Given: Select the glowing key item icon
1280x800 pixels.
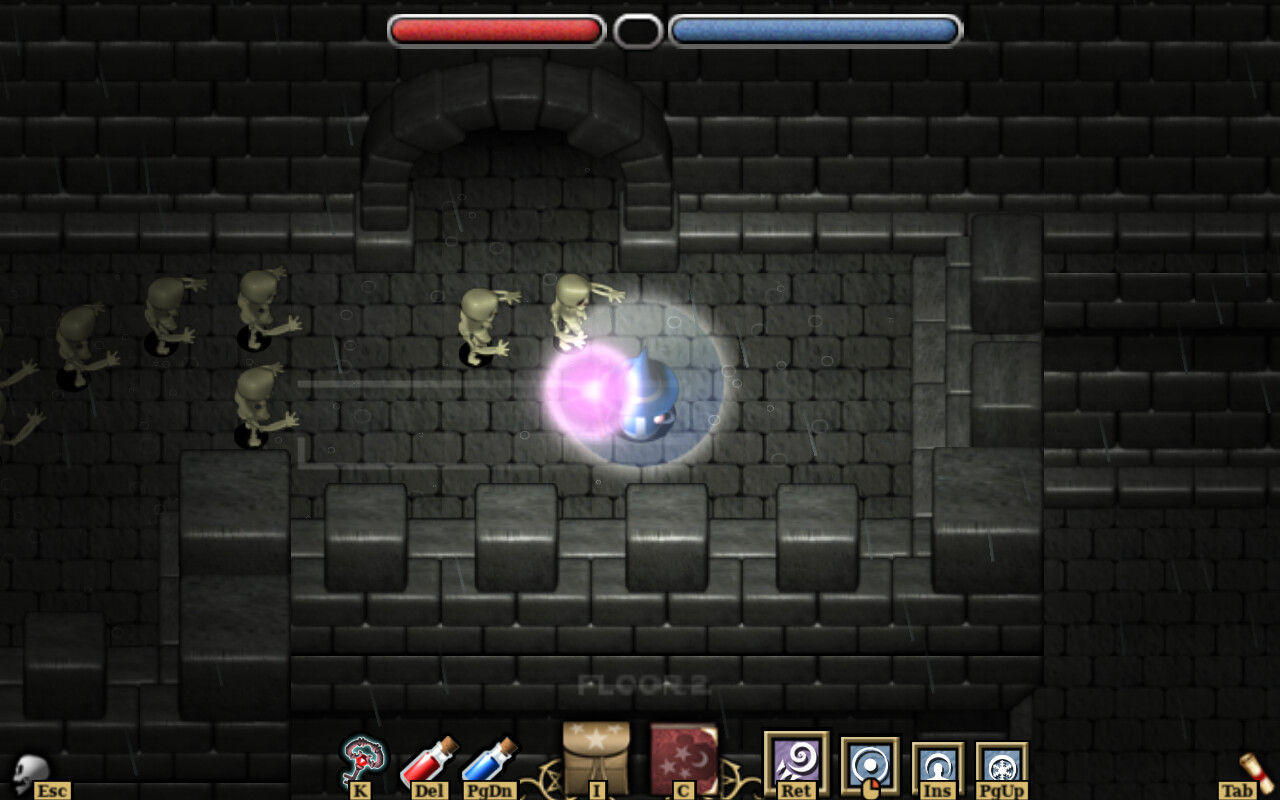Looking at the screenshot, I should click(x=362, y=758).
